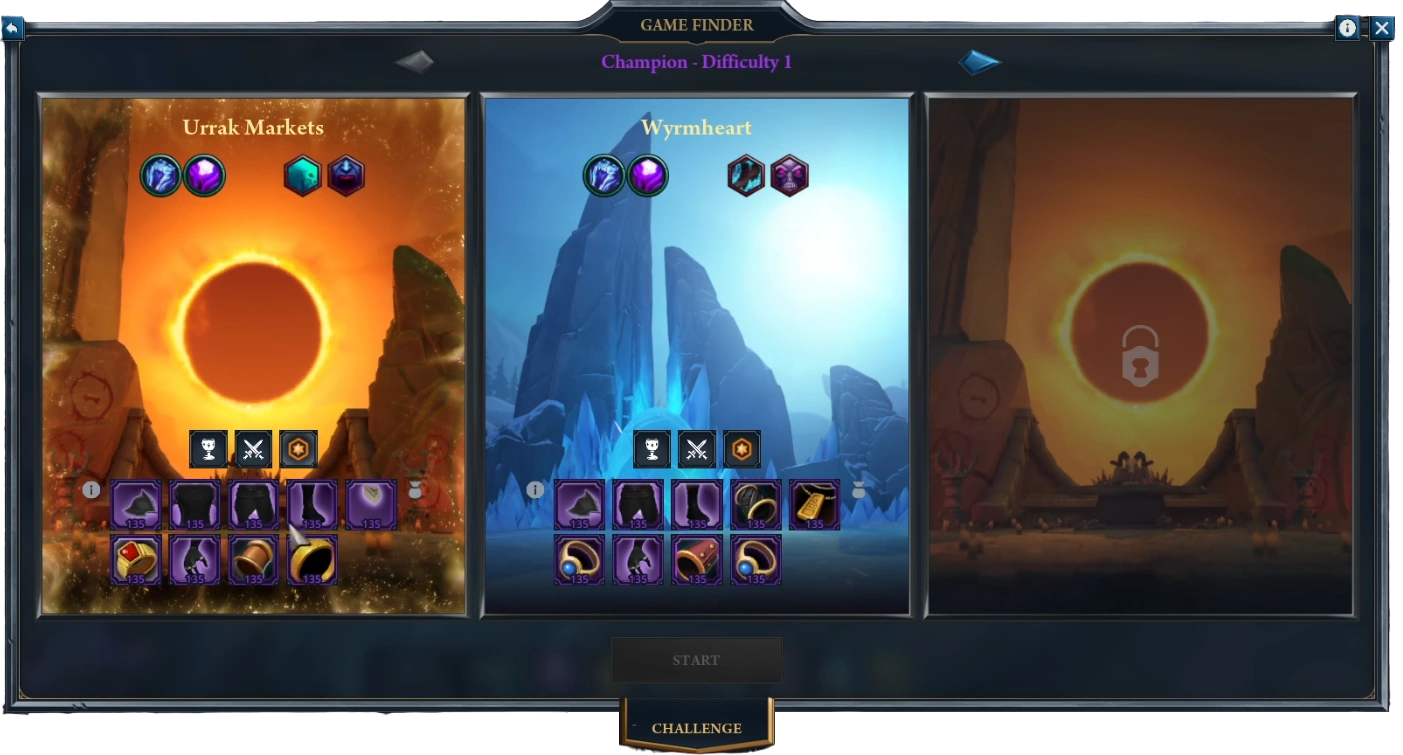Select the locked third dungeon card
1403x755 pixels.
click(1140, 355)
